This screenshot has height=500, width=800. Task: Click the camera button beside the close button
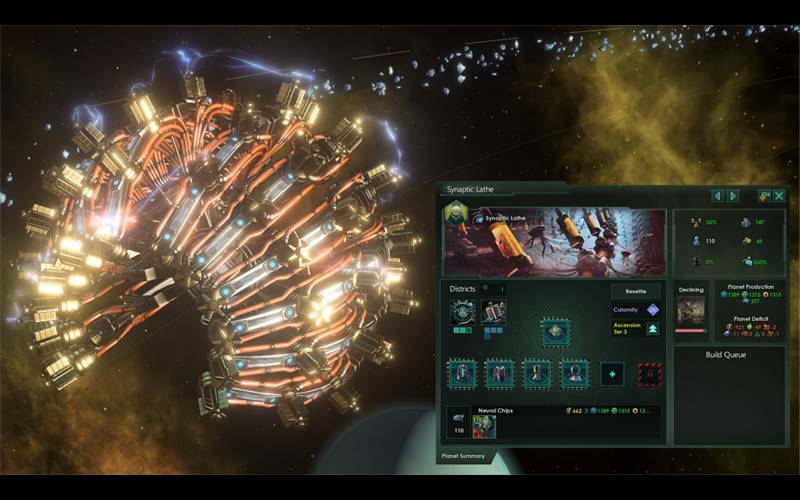coord(763,196)
